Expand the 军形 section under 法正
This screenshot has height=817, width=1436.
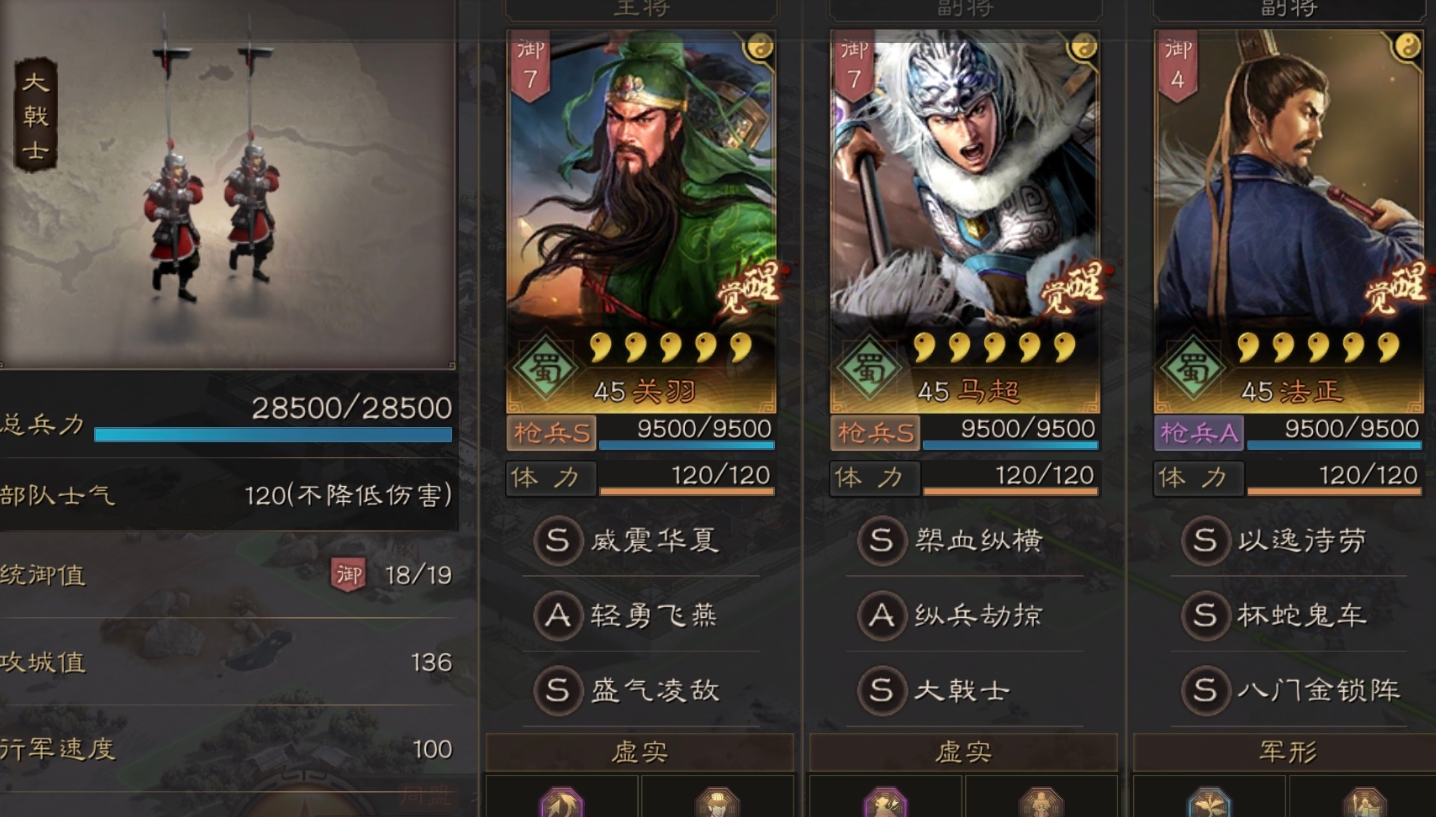pyautogui.click(x=1288, y=752)
